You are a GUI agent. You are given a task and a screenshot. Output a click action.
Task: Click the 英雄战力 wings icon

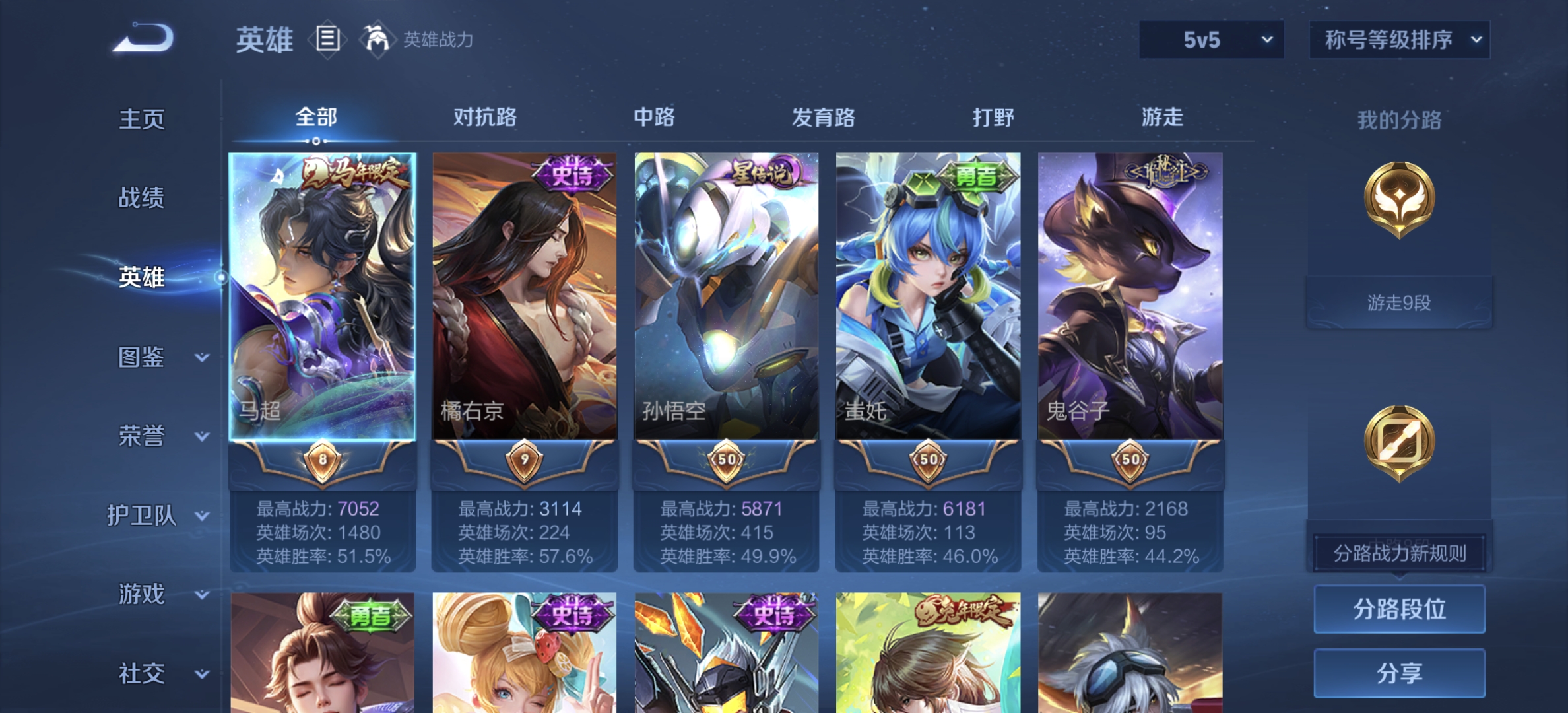374,40
